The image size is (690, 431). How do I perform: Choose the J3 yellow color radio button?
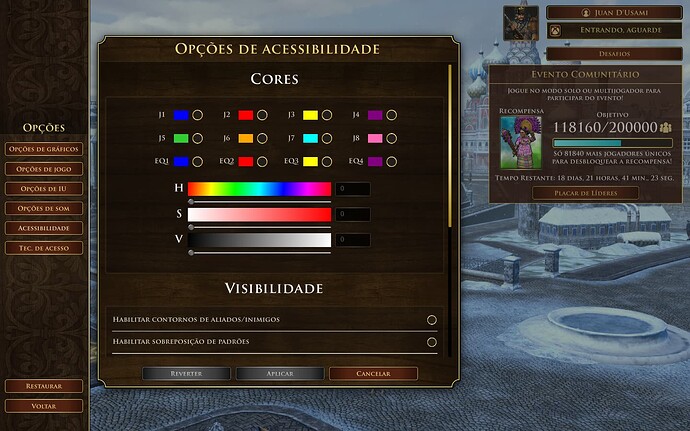327,115
